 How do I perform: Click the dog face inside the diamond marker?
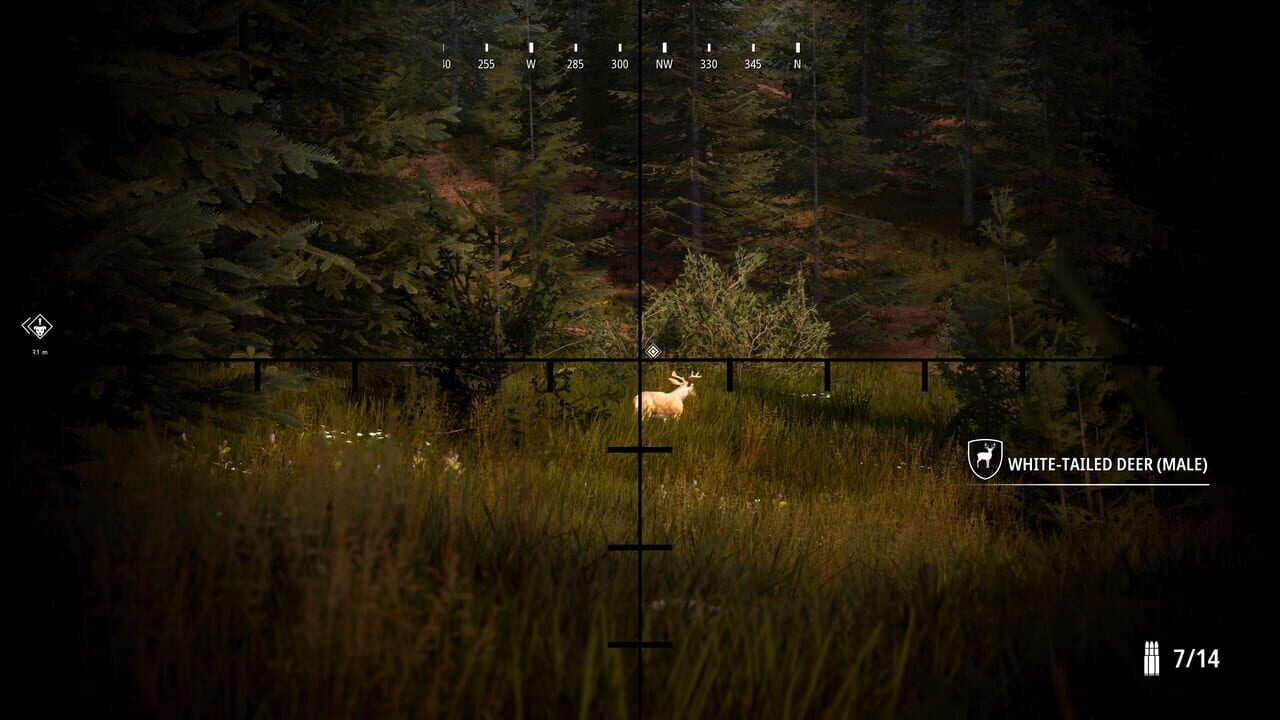pyautogui.click(x=39, y=330)
